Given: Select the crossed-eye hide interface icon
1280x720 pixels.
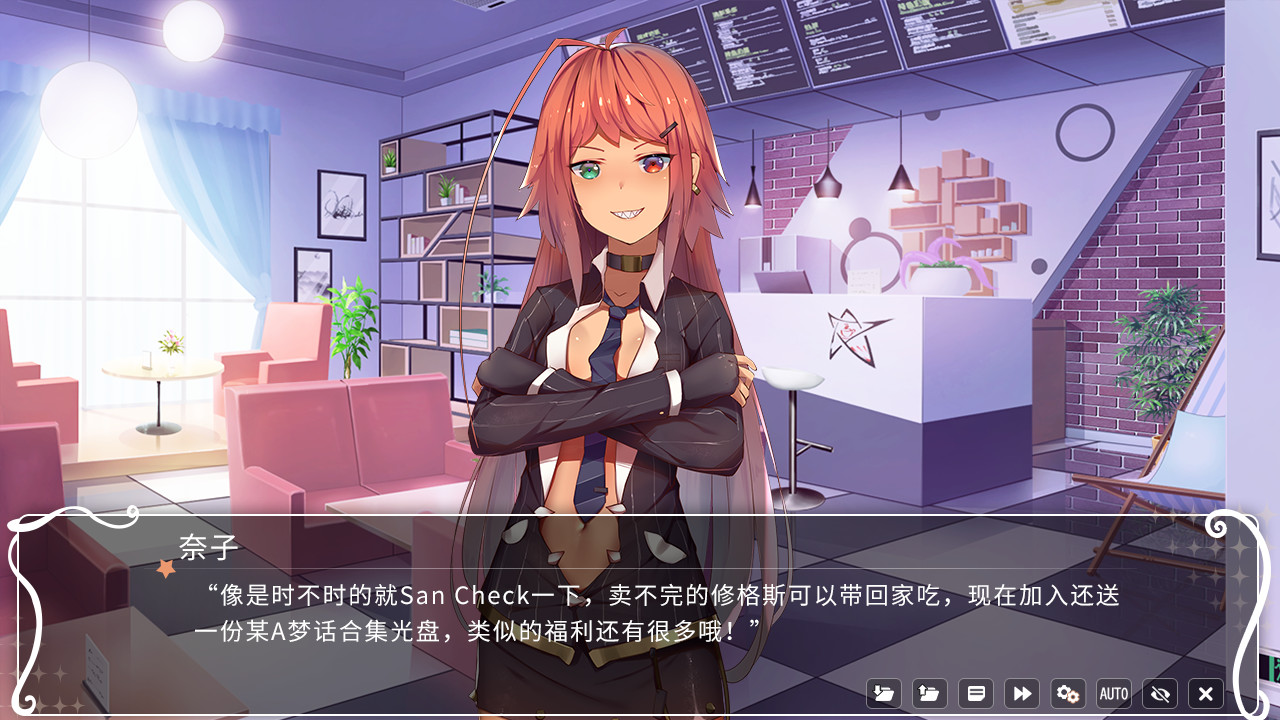Looking at the screenshot, I should pyautogui.click(x=1158, y=693).
